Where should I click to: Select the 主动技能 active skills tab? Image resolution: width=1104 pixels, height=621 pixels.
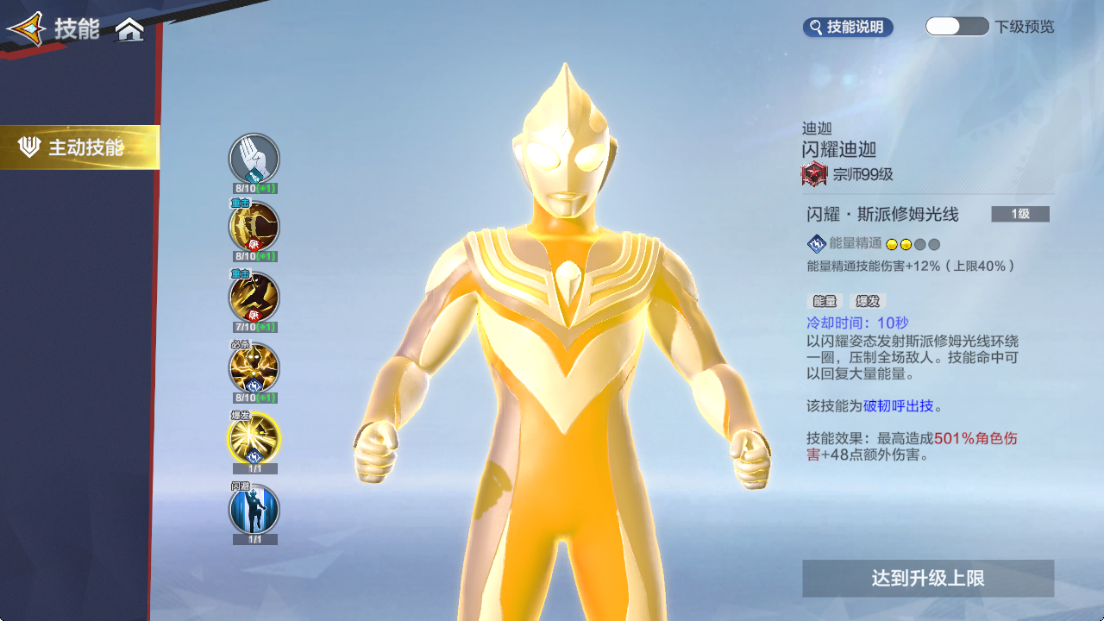click(80, 148)
